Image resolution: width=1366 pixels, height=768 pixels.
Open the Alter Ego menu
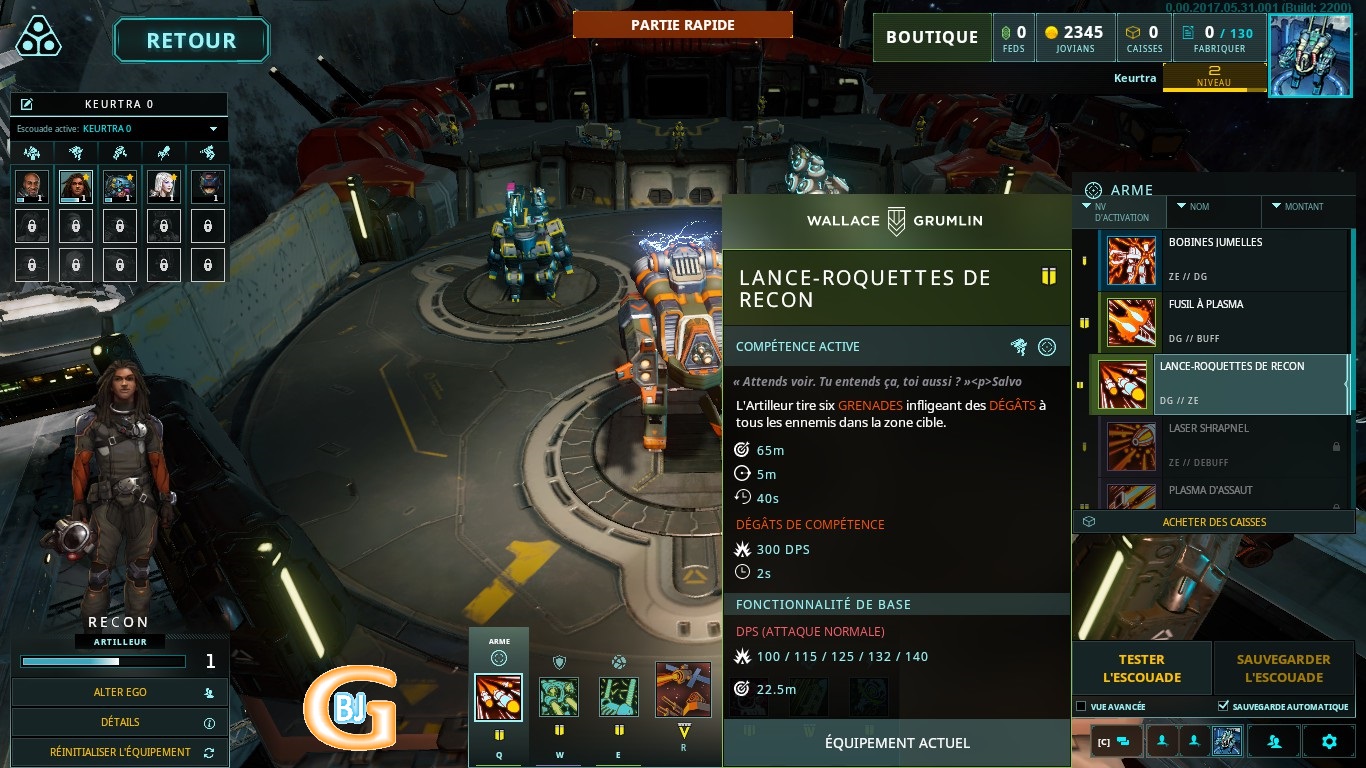[x=120, y=692]
